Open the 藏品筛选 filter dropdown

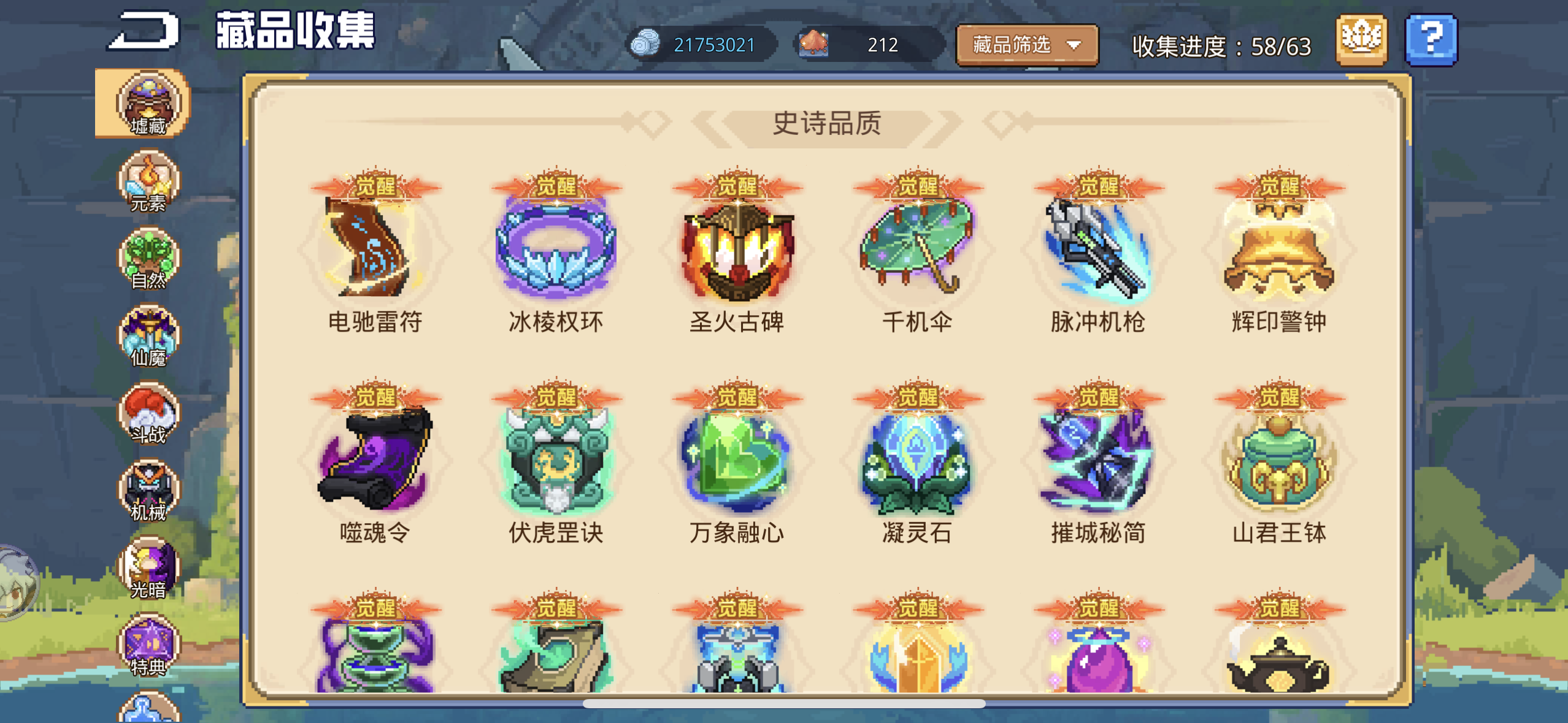tap(1026, 45)
